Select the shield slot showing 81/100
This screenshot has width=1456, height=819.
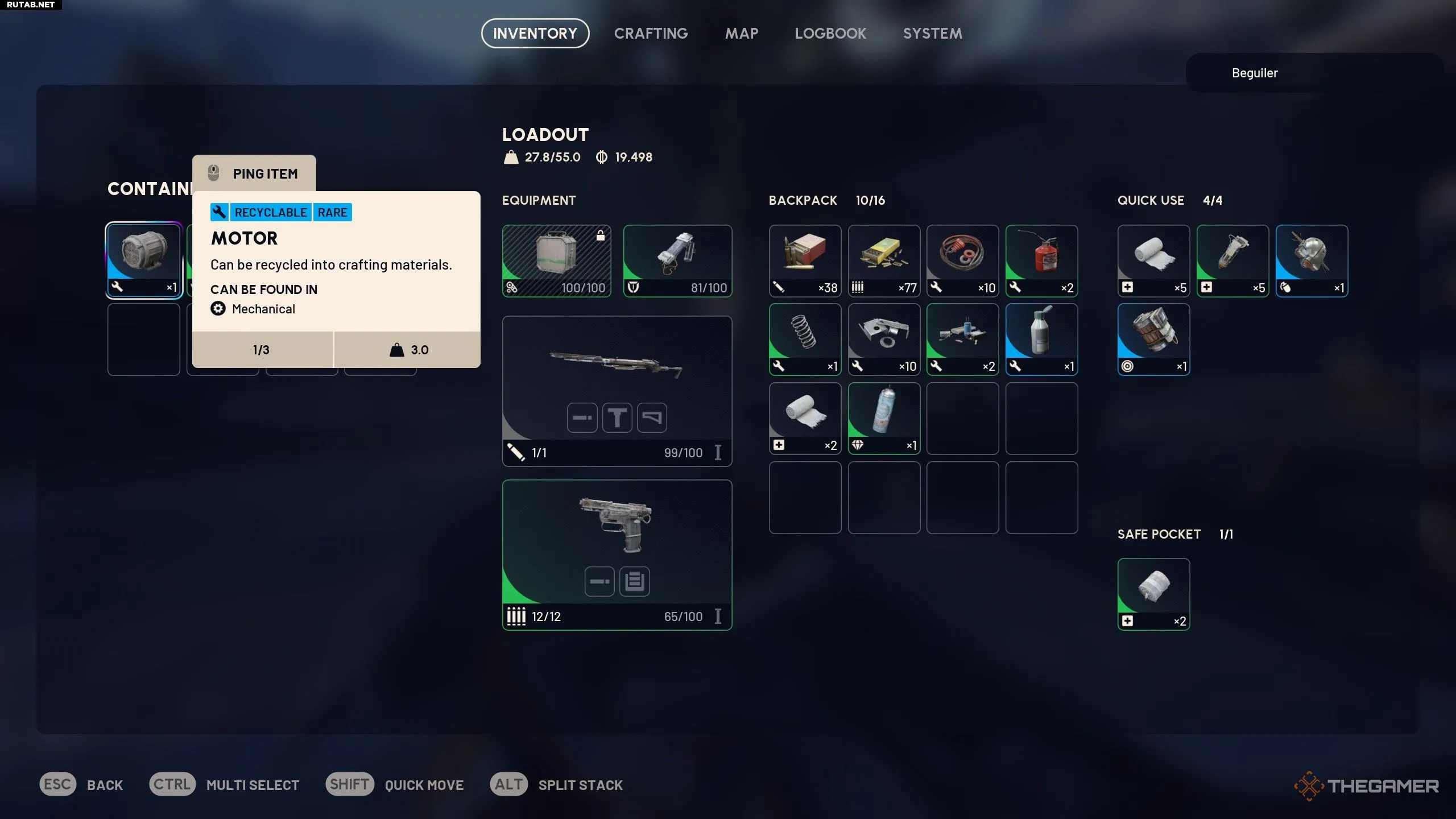click(677, 260)
